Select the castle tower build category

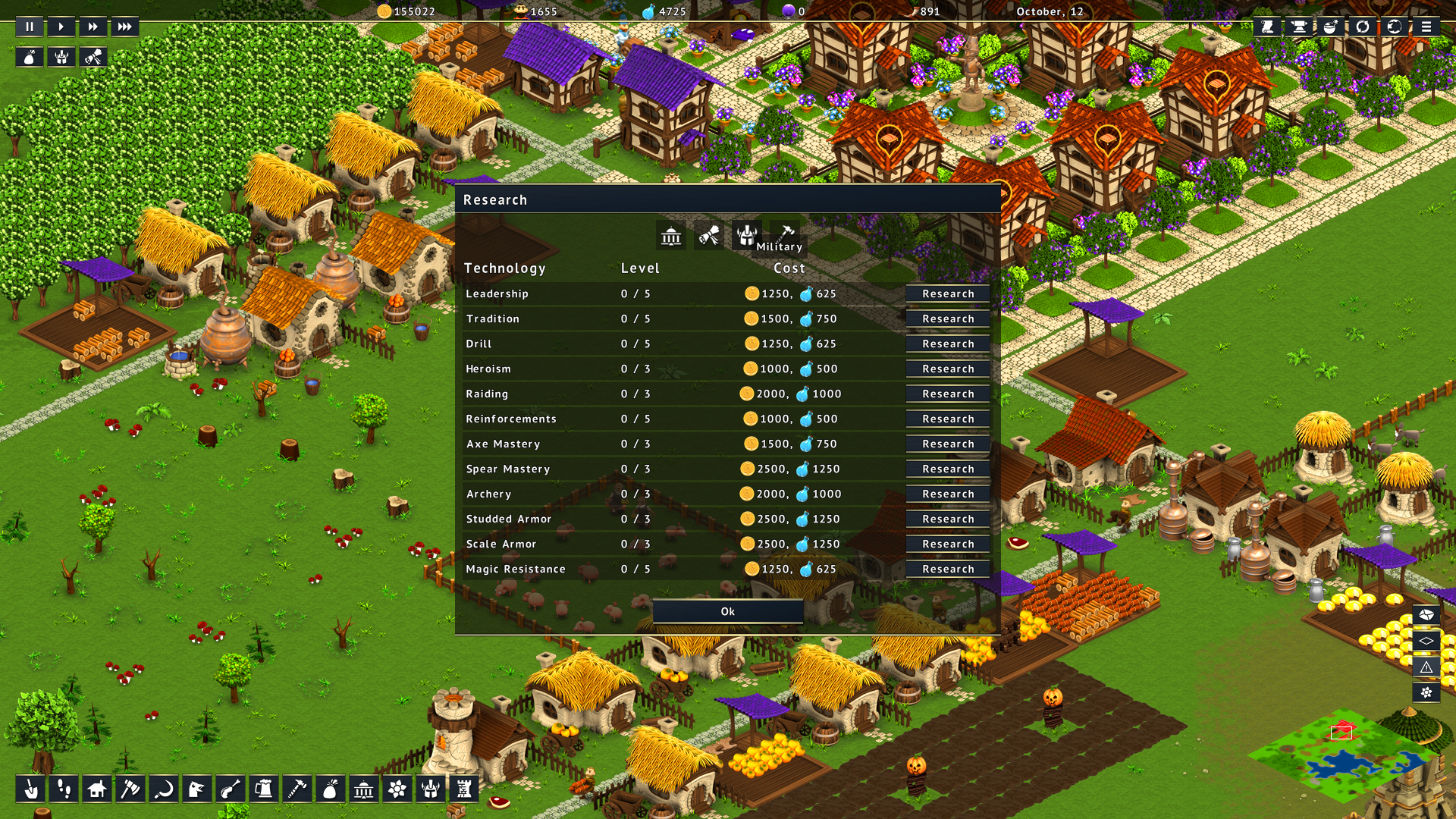coord(464,789)
